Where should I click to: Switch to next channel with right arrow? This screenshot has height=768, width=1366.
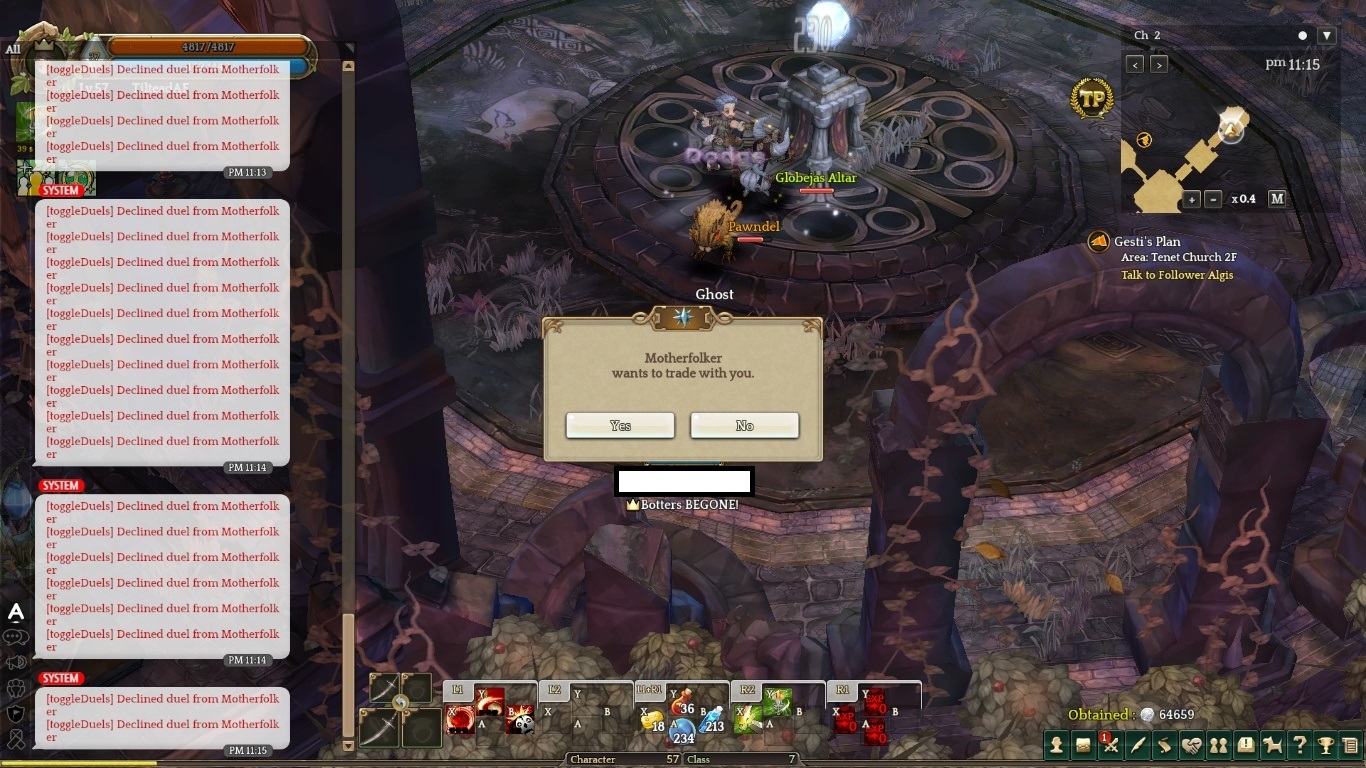(1159, 64)
